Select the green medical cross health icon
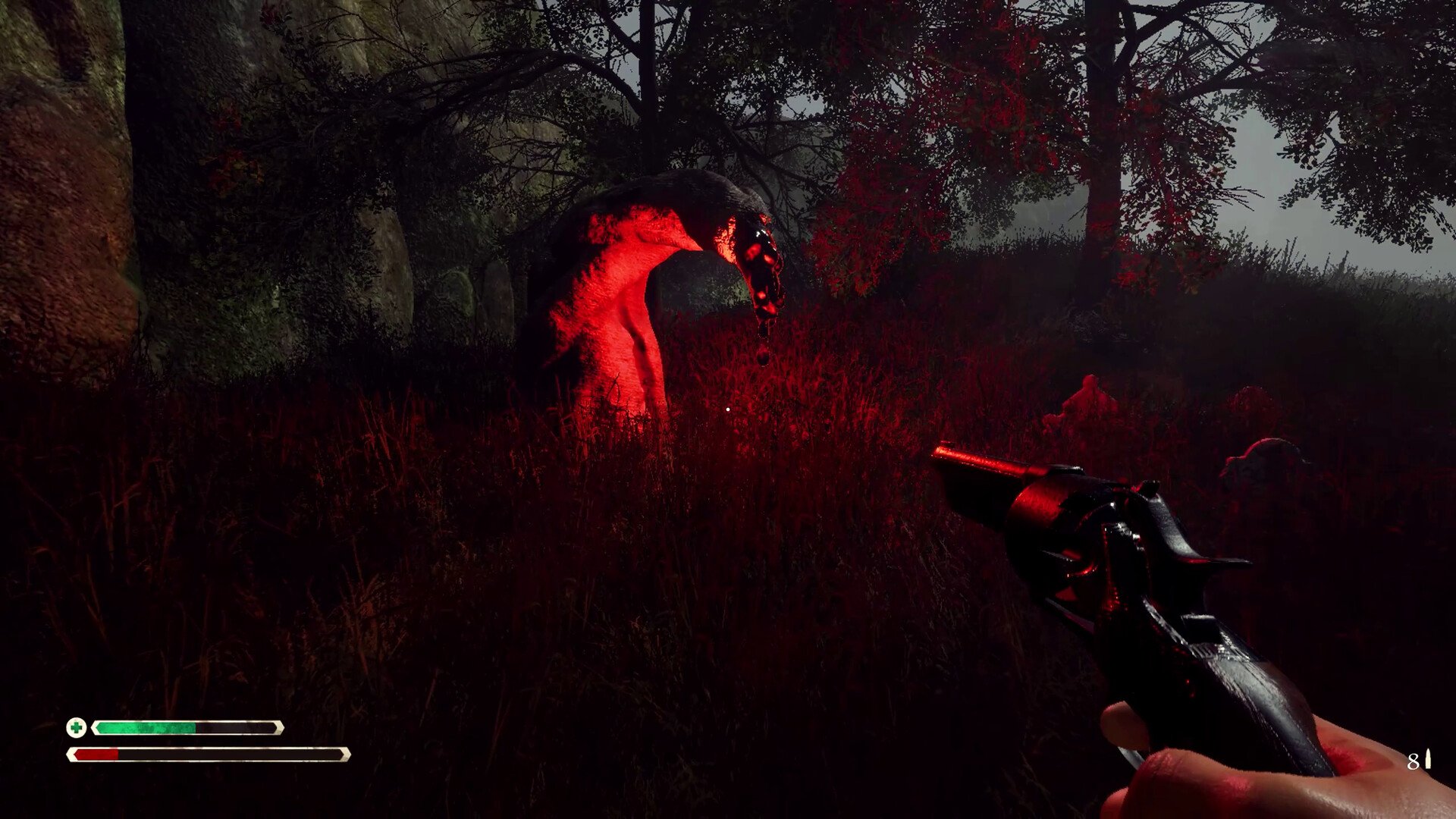The image size is (1456, 819). 78,728
